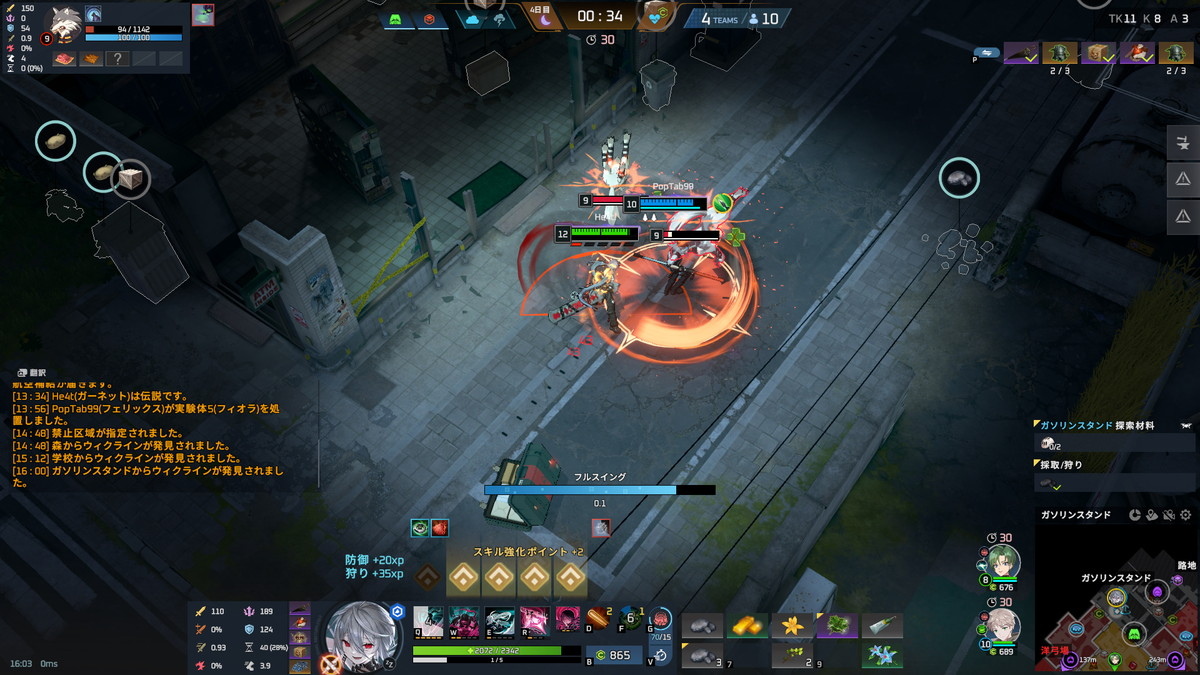Open the minimap settings gear
The image size is (1200, 675).
coord(1186,515)
